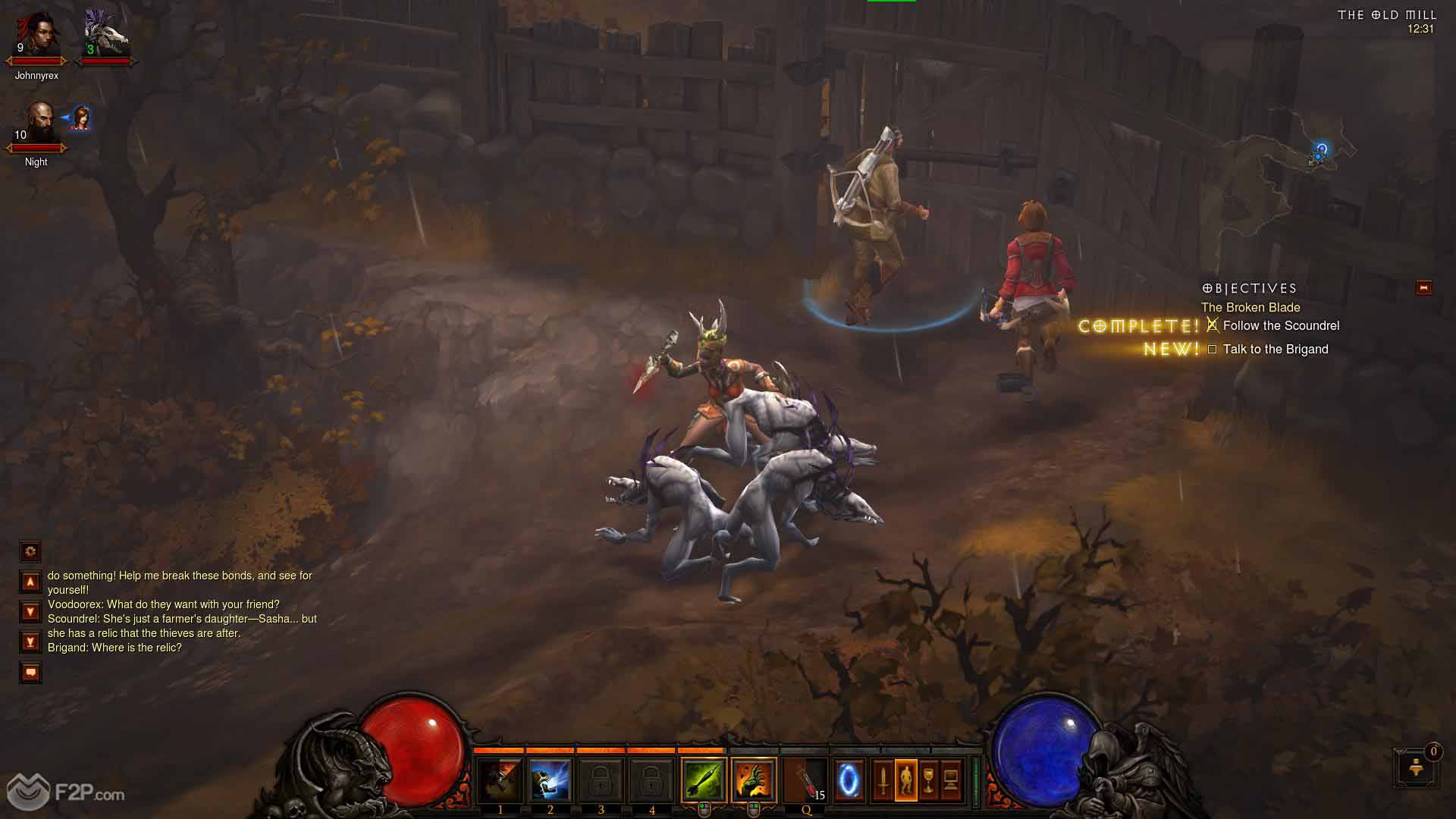The image size is (1456, 819).
Task: Select Johnnyrex's party portrait
Action: [36, 38]
